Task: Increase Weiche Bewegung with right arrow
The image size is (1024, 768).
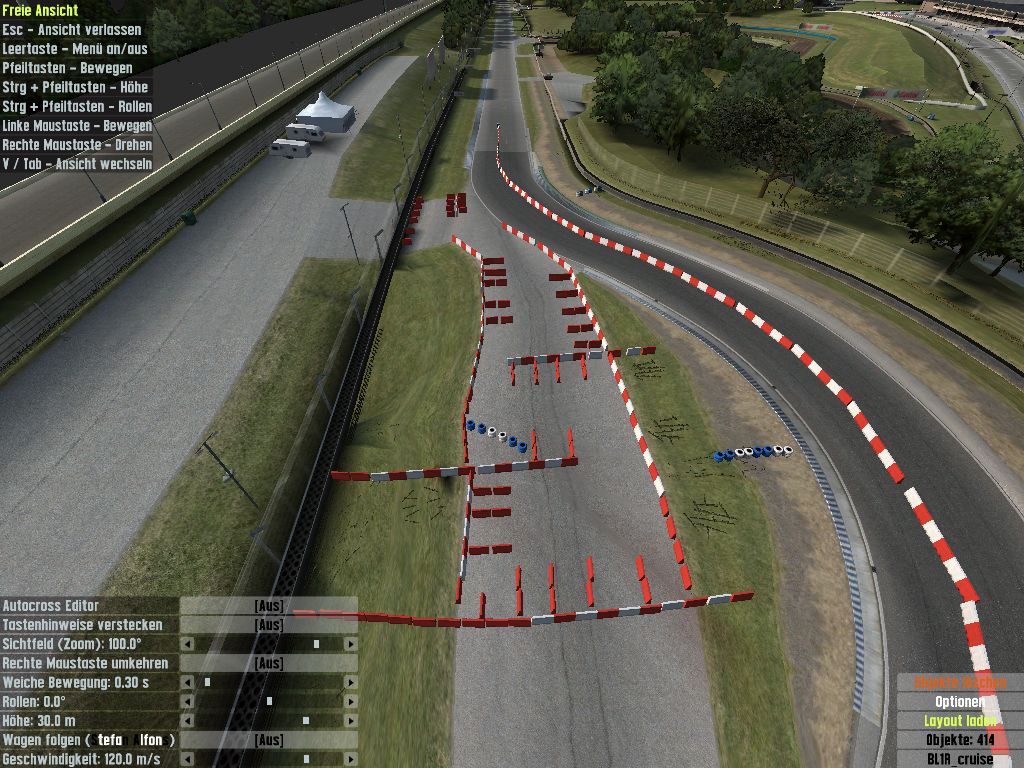Action: point(350,682)
